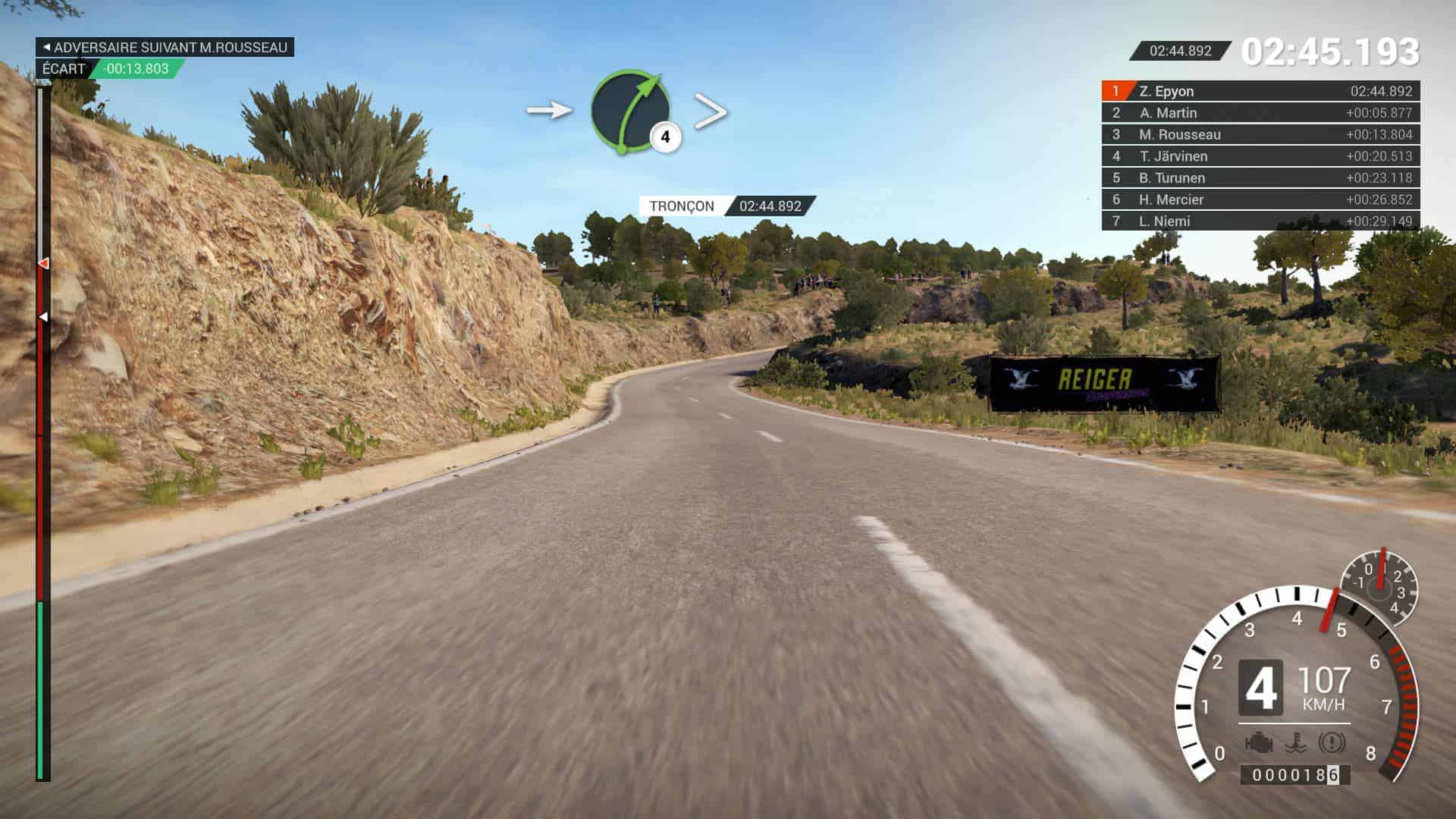
Task: Click the right-turn 4 pace note icon
Action: (x=631, y=111)
